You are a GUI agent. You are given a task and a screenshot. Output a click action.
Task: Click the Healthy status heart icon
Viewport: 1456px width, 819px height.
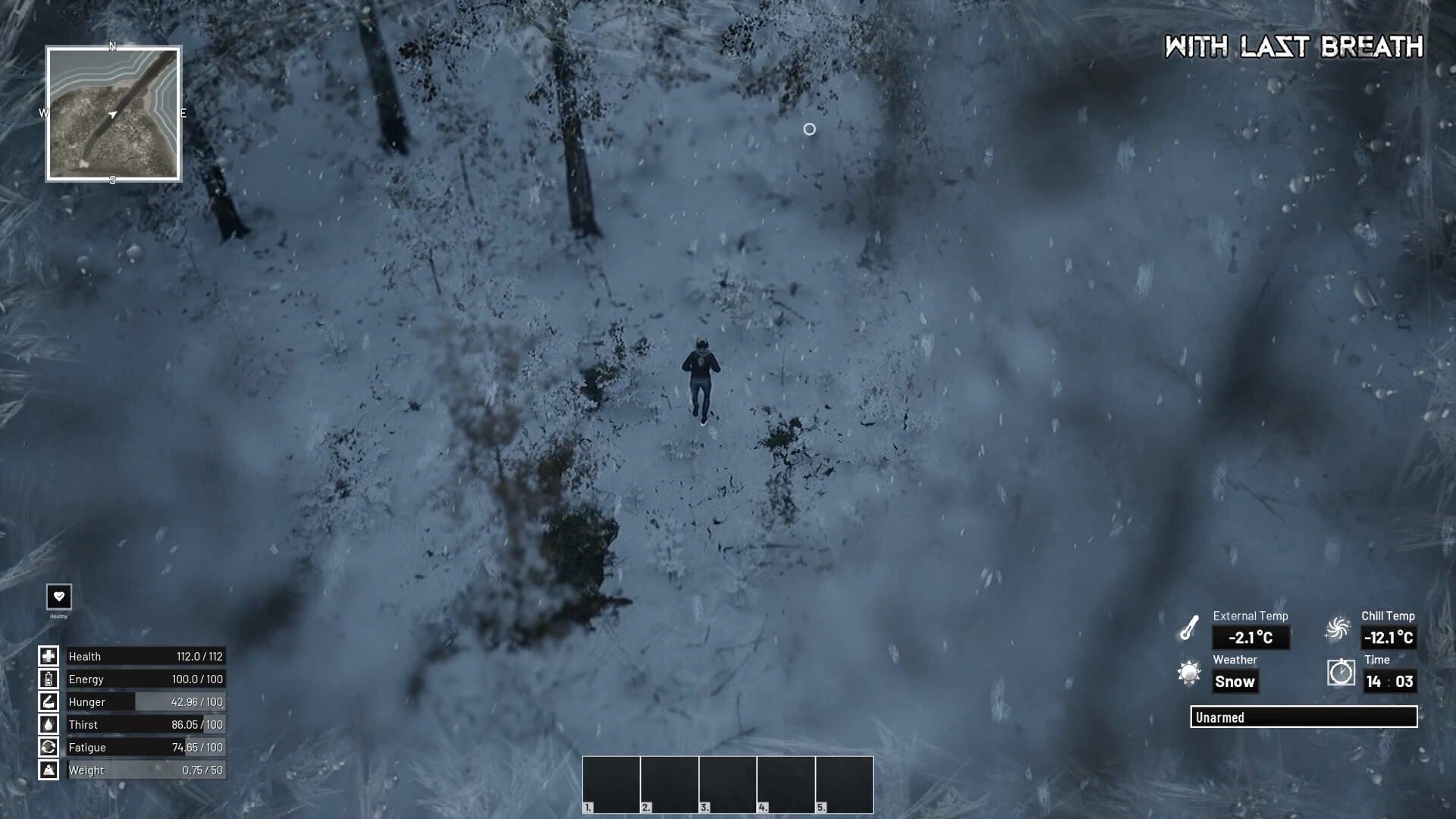pyautogui.click(x=59, y=596)
